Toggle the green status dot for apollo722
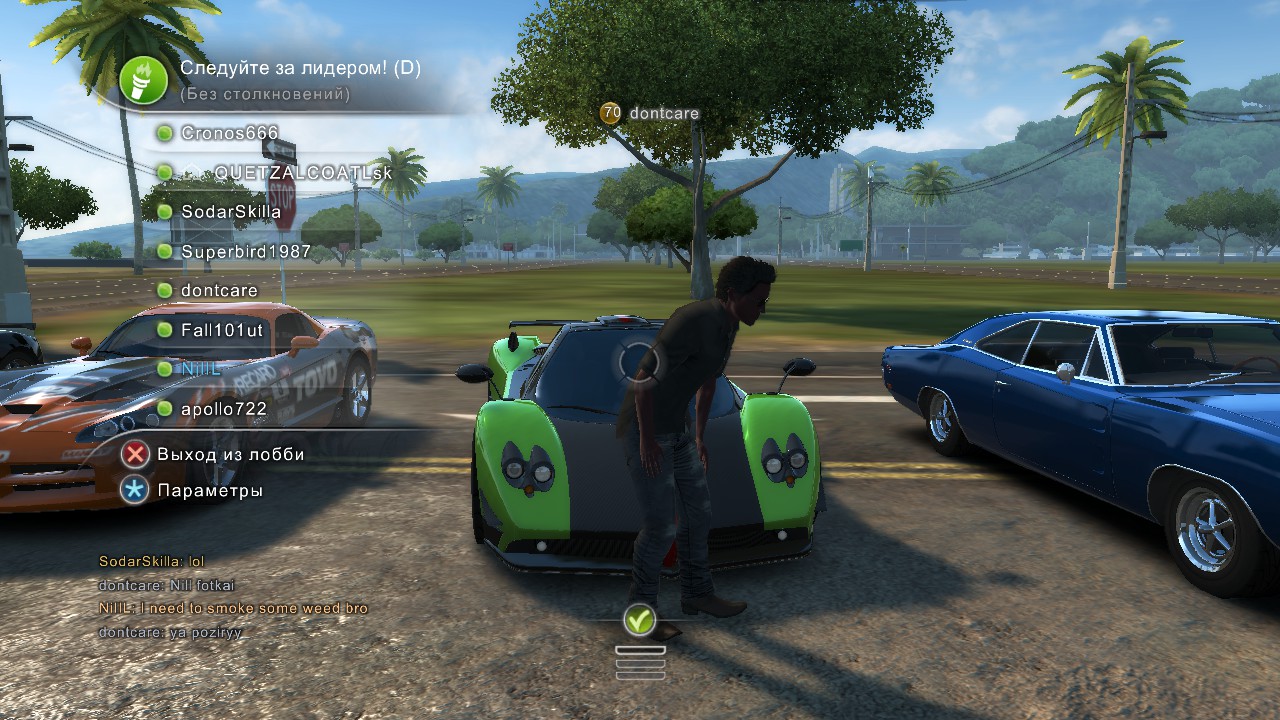The image size is (1280, 720). coord(165,409)
